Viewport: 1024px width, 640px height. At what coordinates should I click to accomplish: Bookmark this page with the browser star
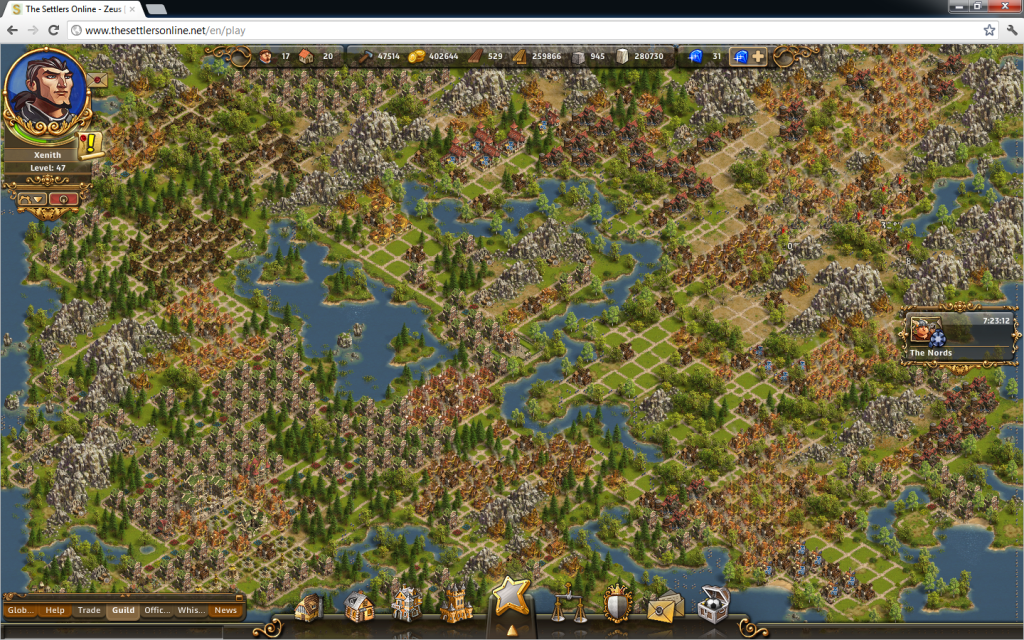pos(989,30)
